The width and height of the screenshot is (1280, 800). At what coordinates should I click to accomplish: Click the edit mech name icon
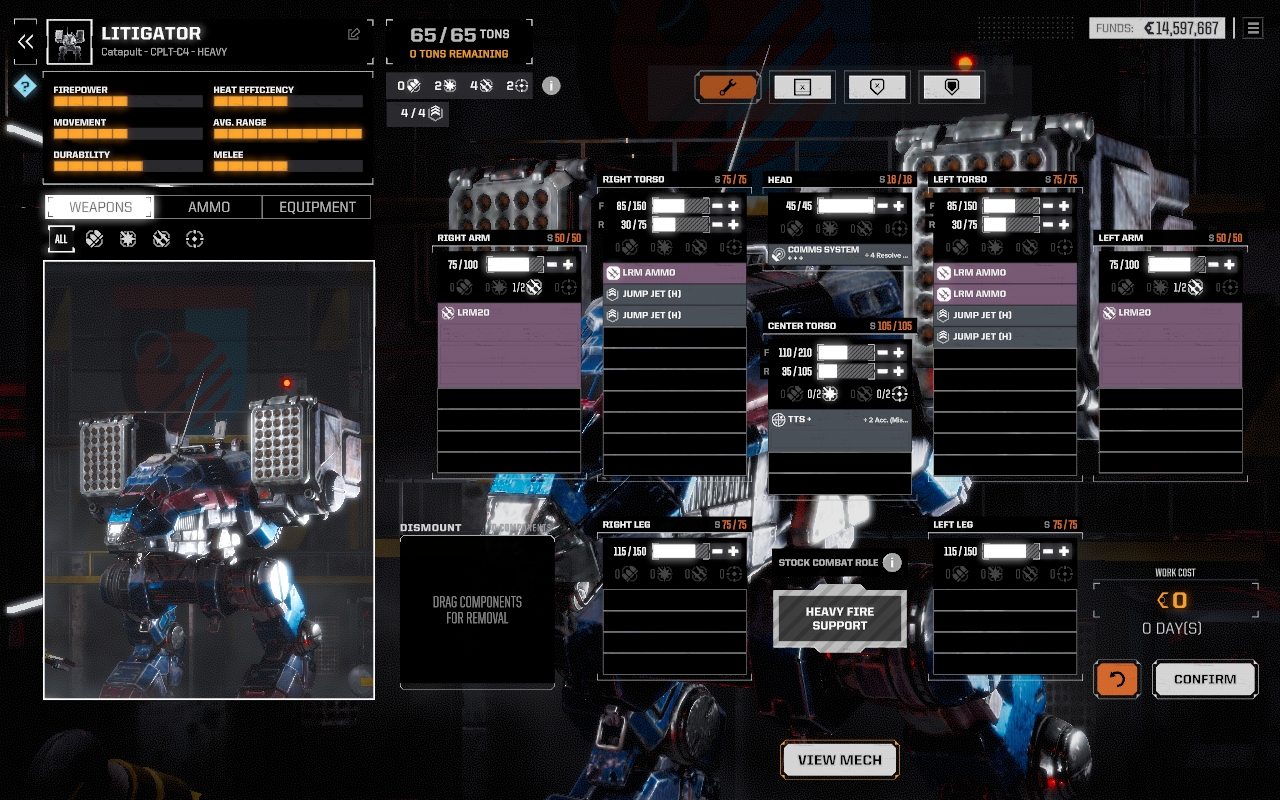[x=354, y=34]
